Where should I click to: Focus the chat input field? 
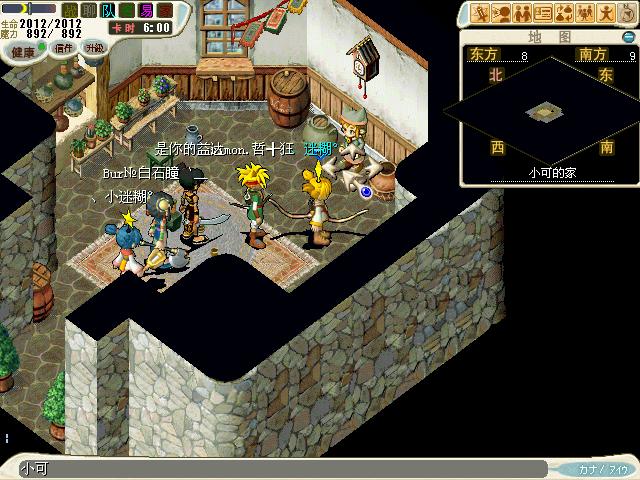[x=280, y=468]
